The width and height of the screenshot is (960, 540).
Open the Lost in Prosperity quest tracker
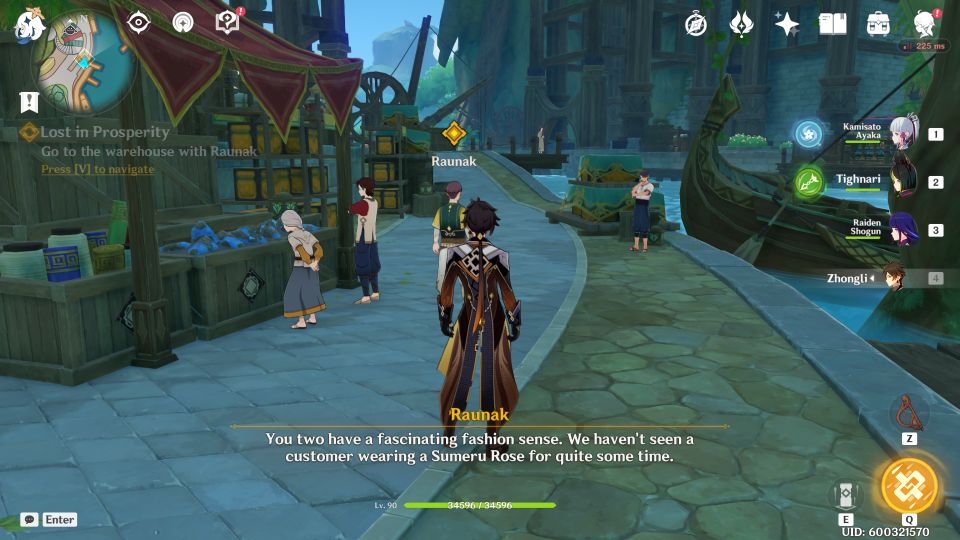[x=104, y=132]
